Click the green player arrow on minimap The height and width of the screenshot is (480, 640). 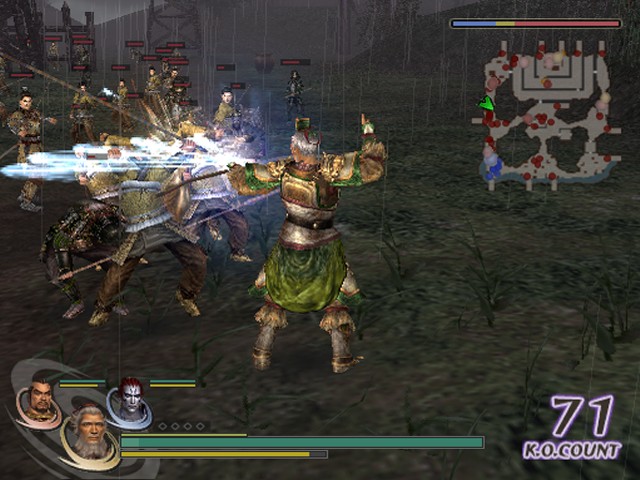[x=487, y=103]
